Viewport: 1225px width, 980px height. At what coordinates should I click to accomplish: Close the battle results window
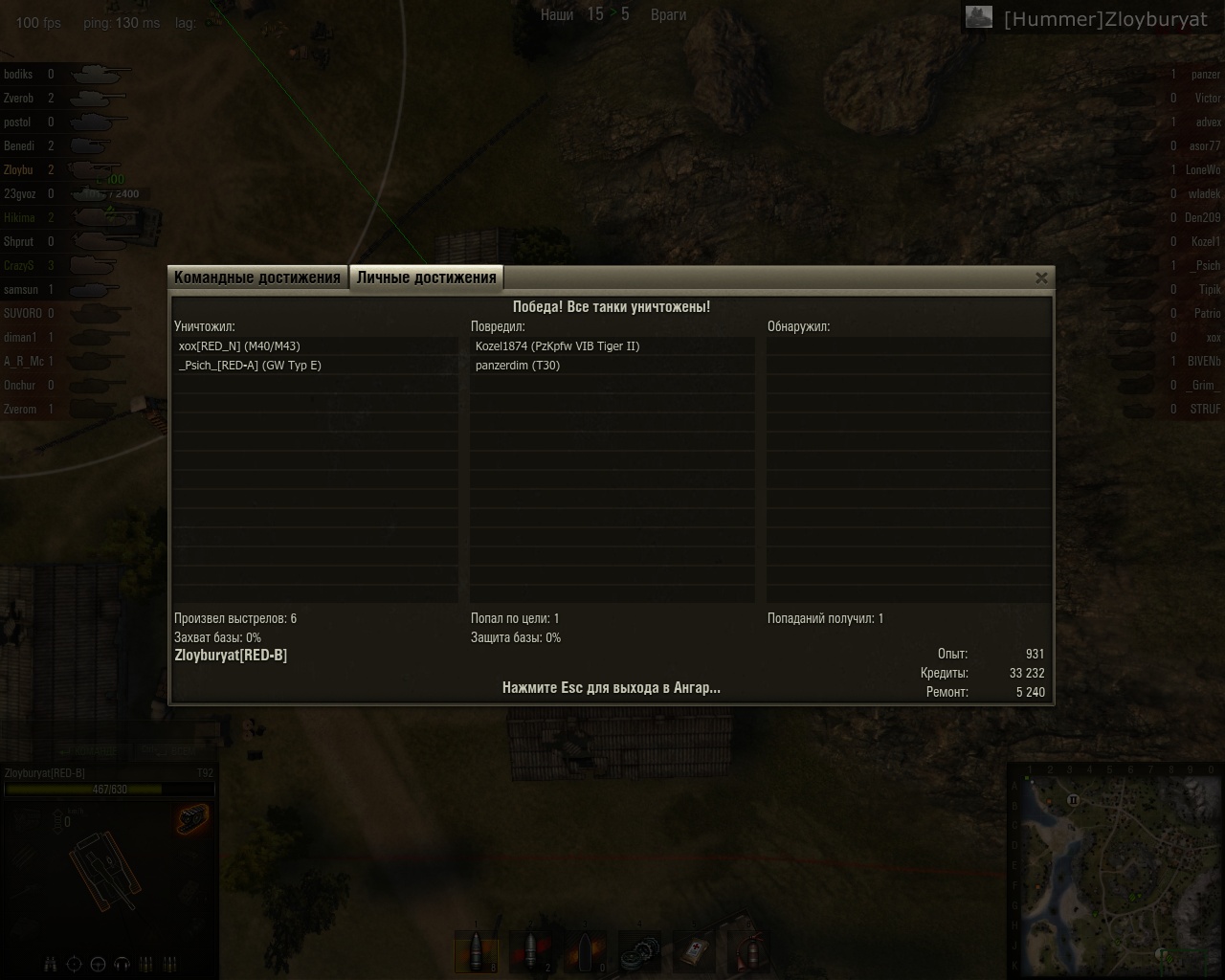[1041, 278]
